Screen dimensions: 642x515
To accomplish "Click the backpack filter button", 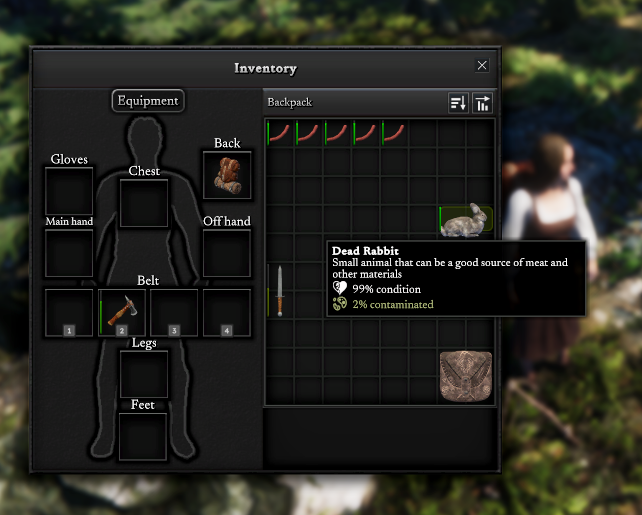I will point(483,103).
